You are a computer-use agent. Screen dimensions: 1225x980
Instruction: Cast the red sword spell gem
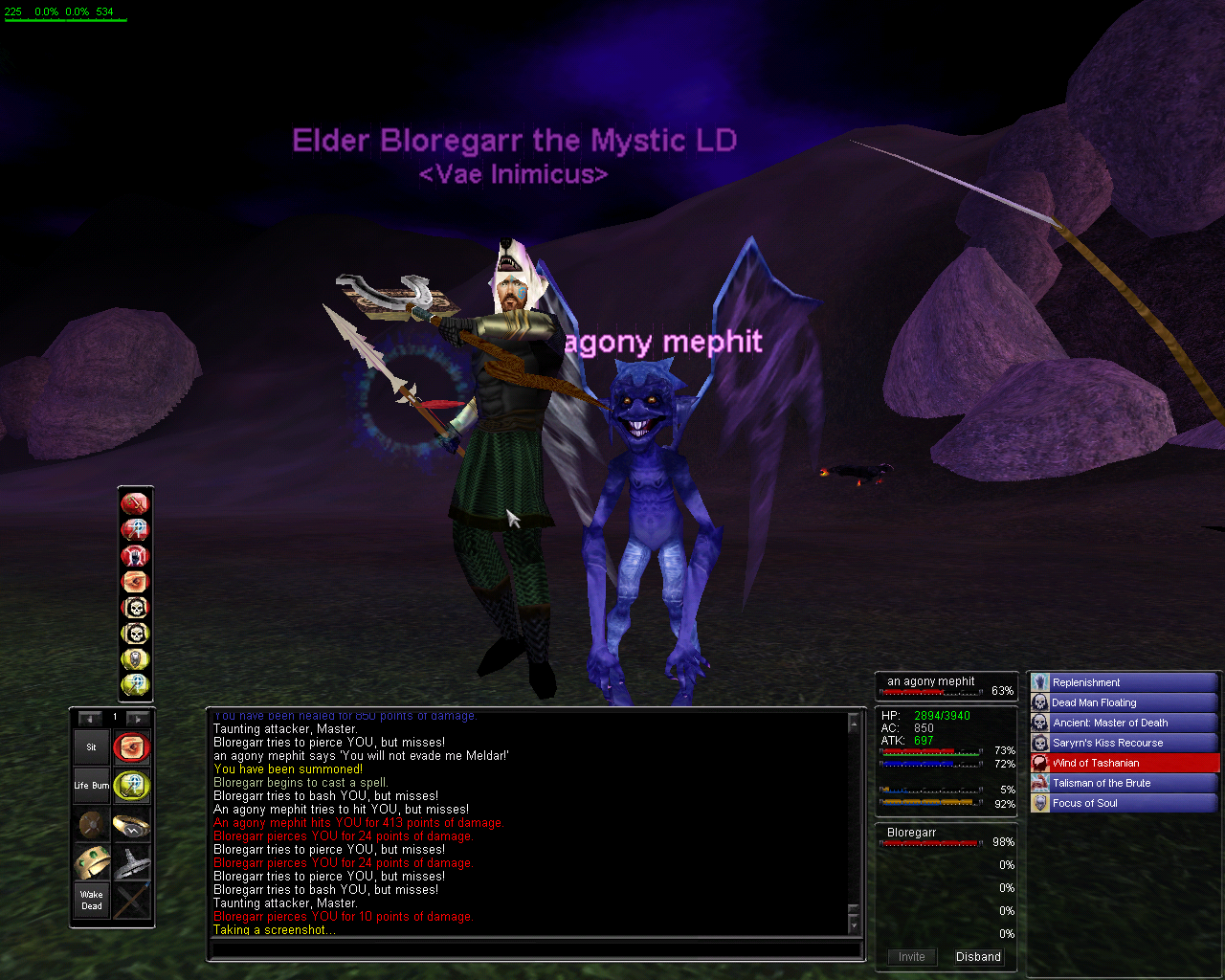[135, 503]
